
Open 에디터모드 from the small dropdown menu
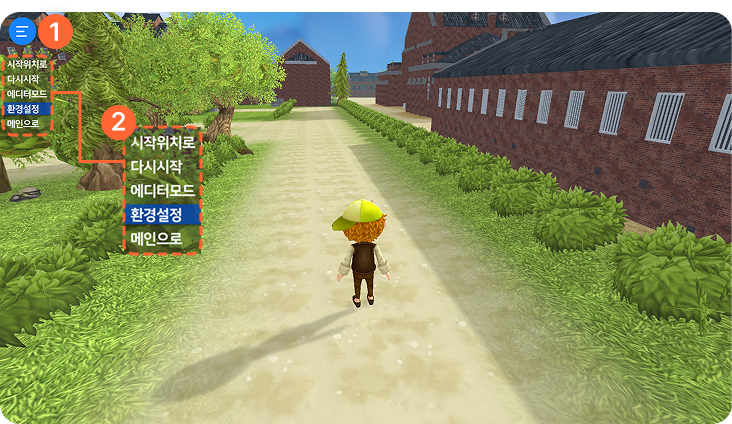tap(26, 93)
